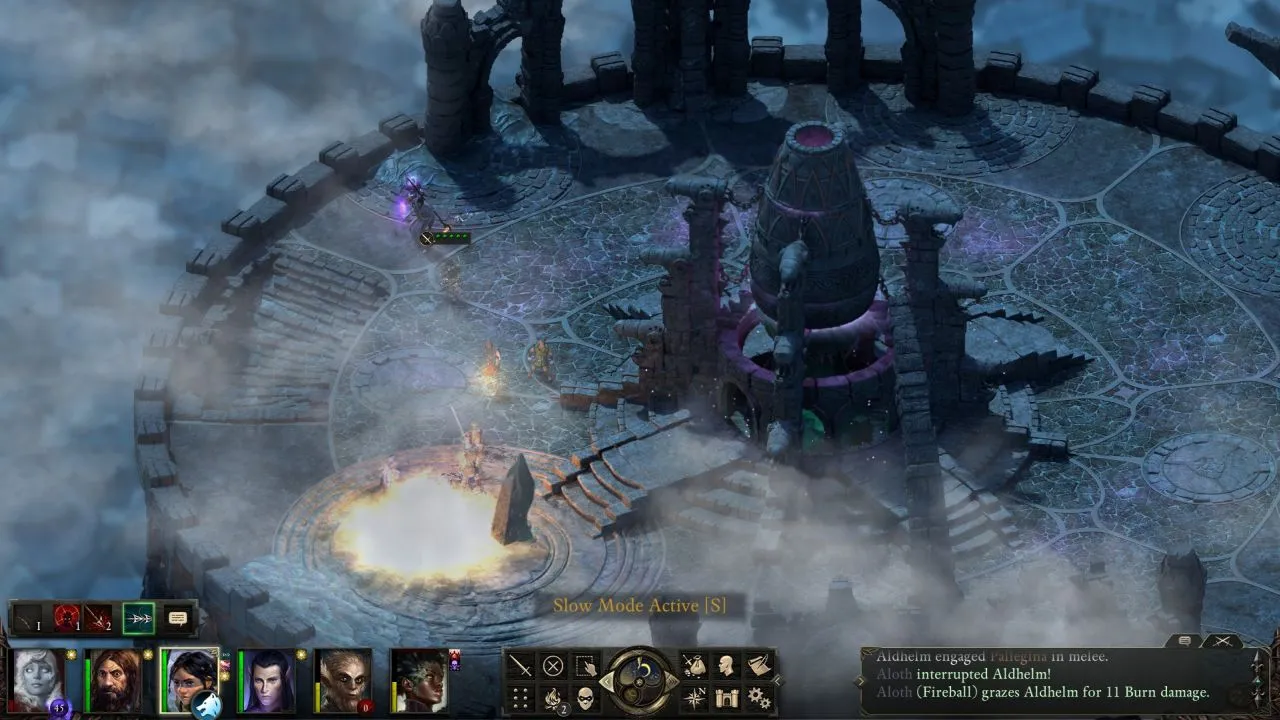The width and height of the screenshot is (1280, 720).
Task: Open the area map compass icon
Action: [693, 697]
